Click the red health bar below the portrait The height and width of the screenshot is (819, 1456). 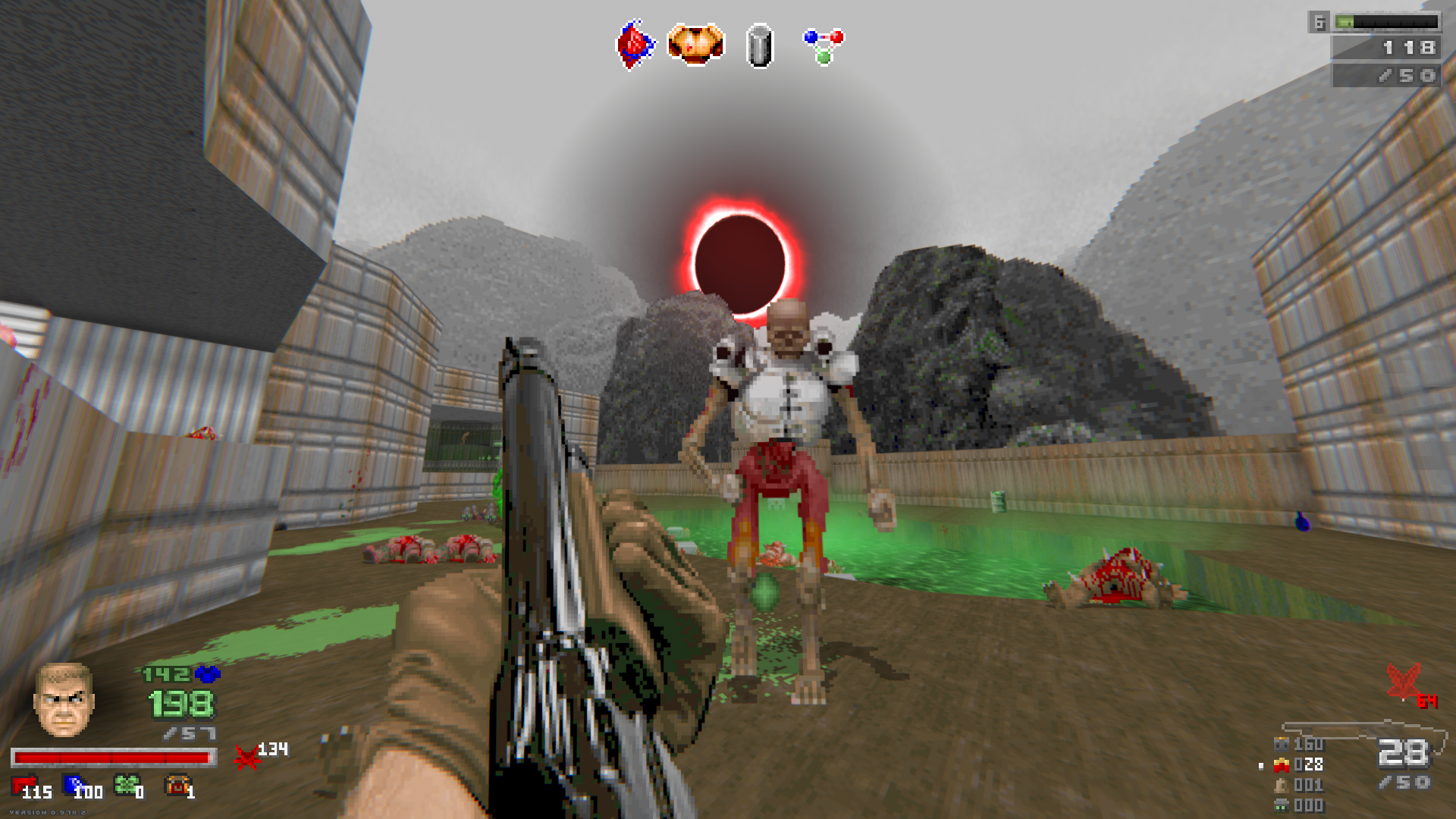[114, 758]
